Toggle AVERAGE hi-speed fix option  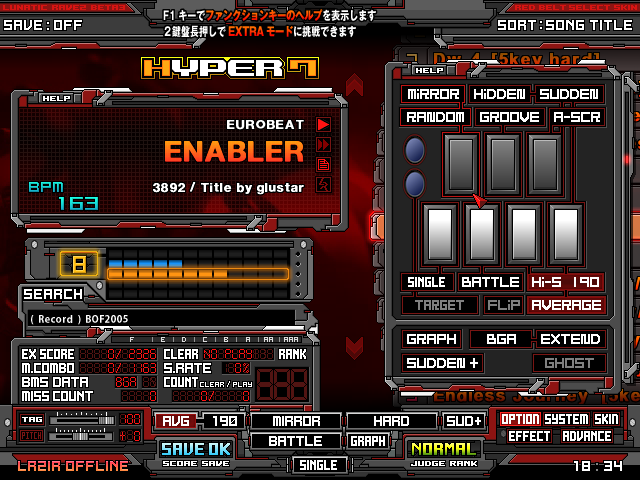566,305
